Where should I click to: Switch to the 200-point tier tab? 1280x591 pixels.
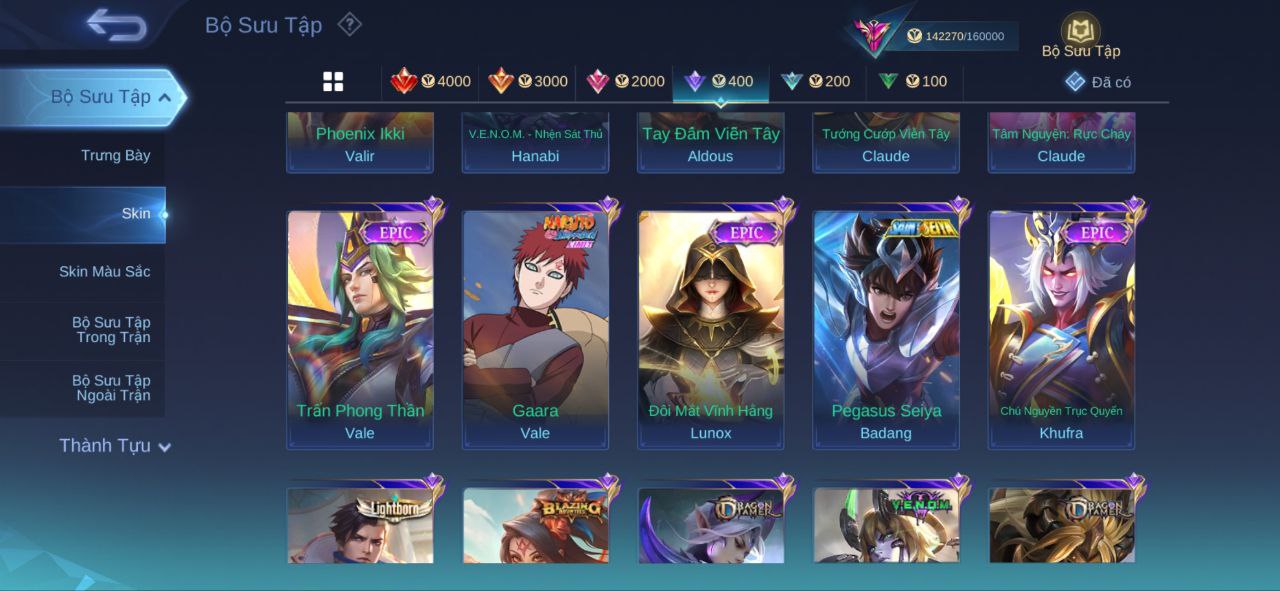816,82
